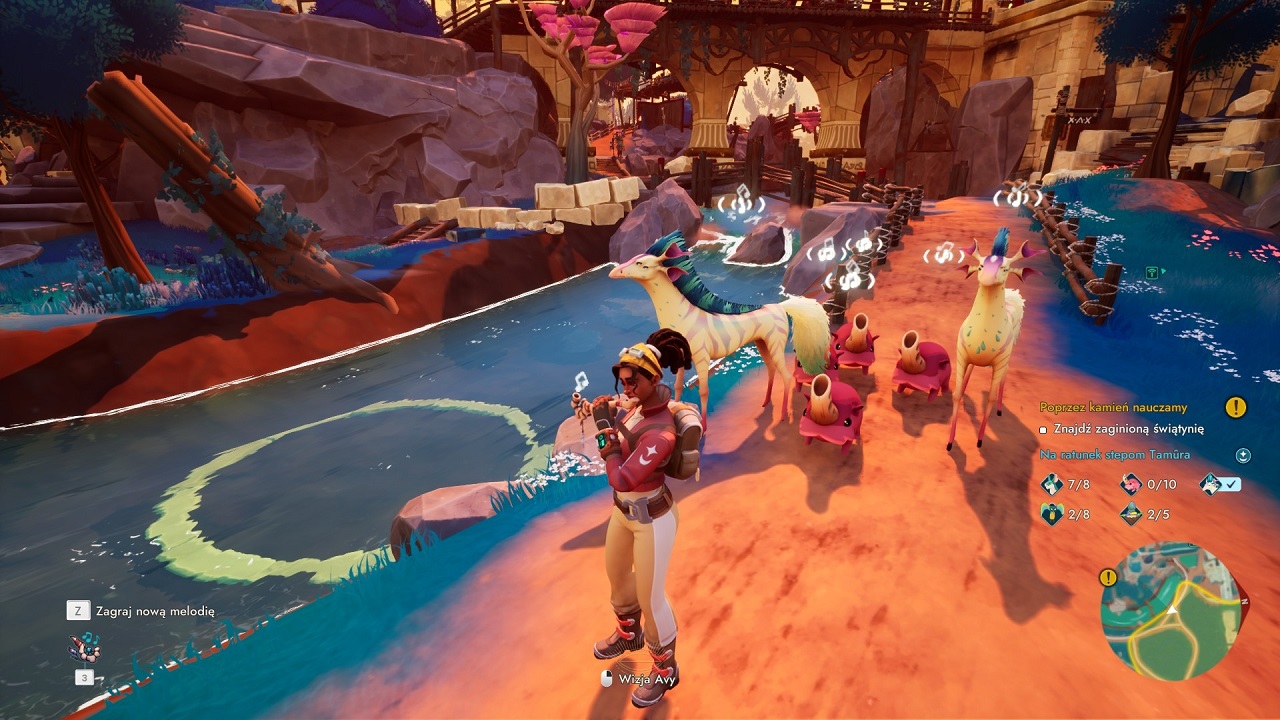Click the yellow exclamation quest badge

[x=1236, y=407]
